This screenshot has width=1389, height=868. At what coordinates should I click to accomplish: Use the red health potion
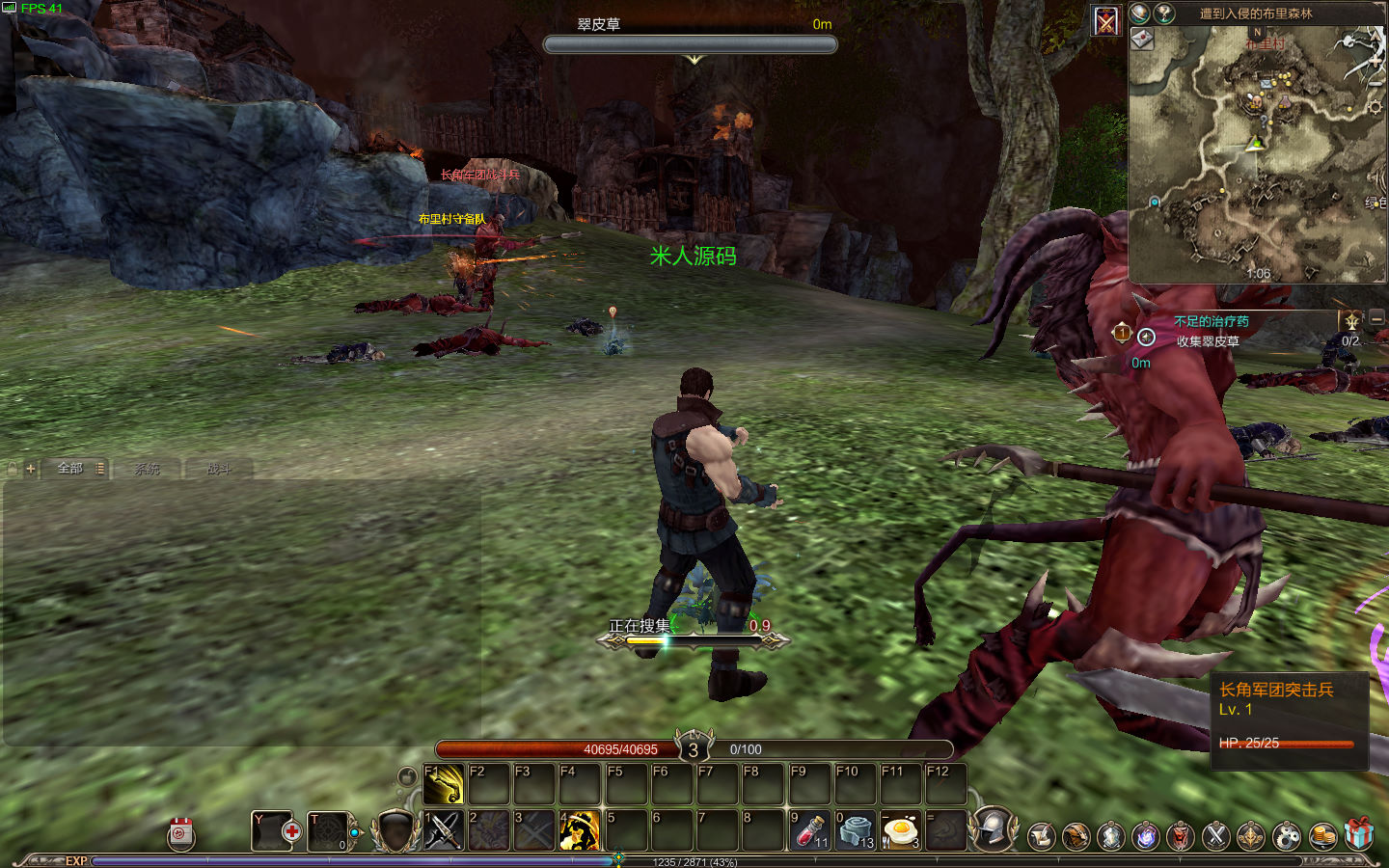click(808, 830)
